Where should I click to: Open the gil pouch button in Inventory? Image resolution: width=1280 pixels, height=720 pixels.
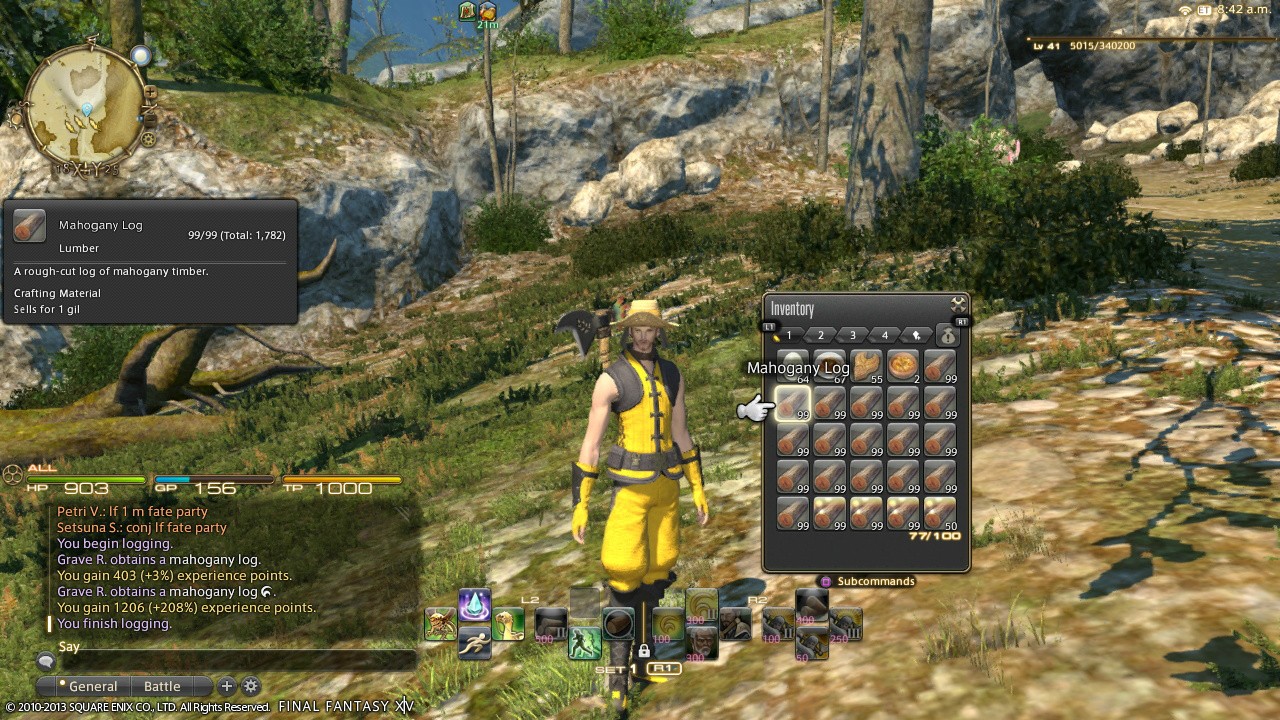946,336
